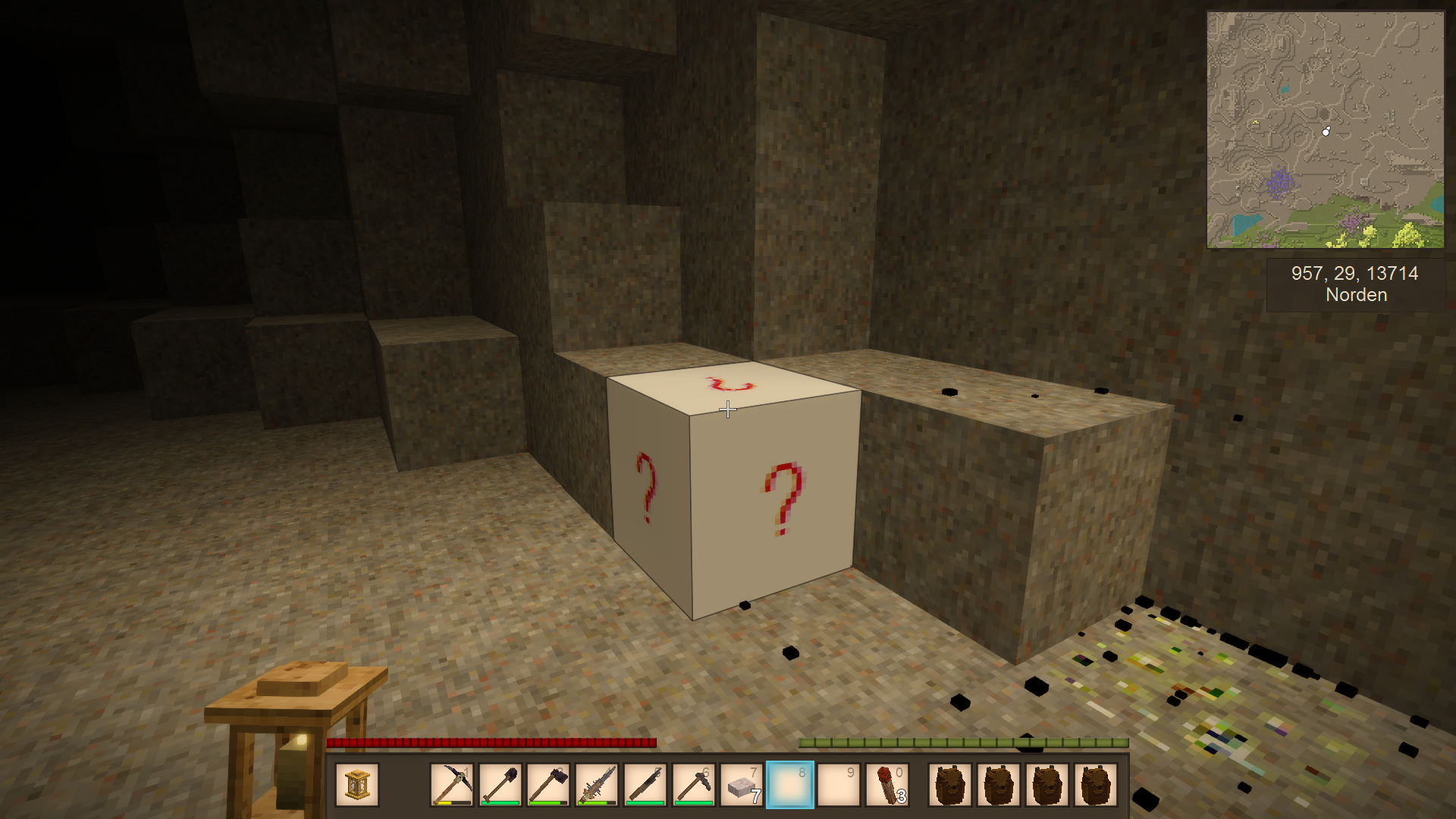Select the stone stack of seven

pyautogui.click(x=742, y=784)
